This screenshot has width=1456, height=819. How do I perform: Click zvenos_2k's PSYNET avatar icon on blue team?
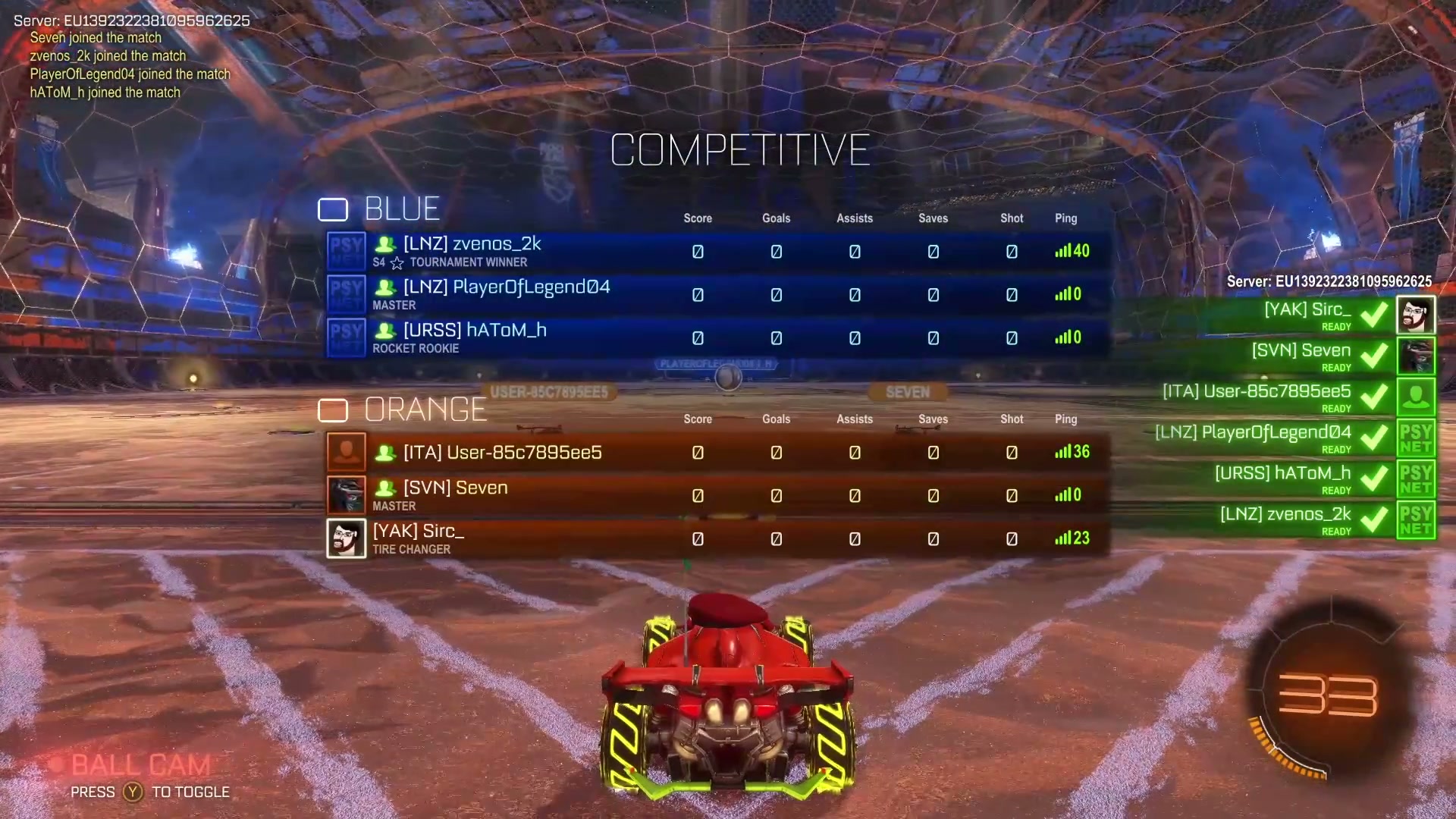(346, 251)
